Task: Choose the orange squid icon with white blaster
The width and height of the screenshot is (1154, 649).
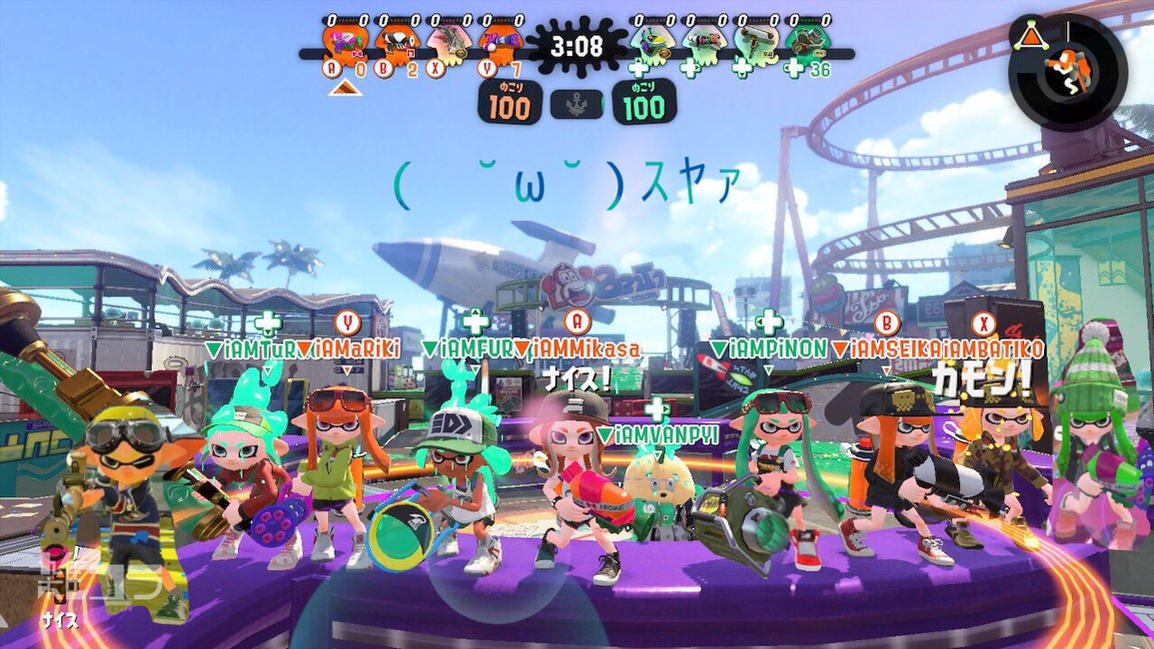Action: 395,42
